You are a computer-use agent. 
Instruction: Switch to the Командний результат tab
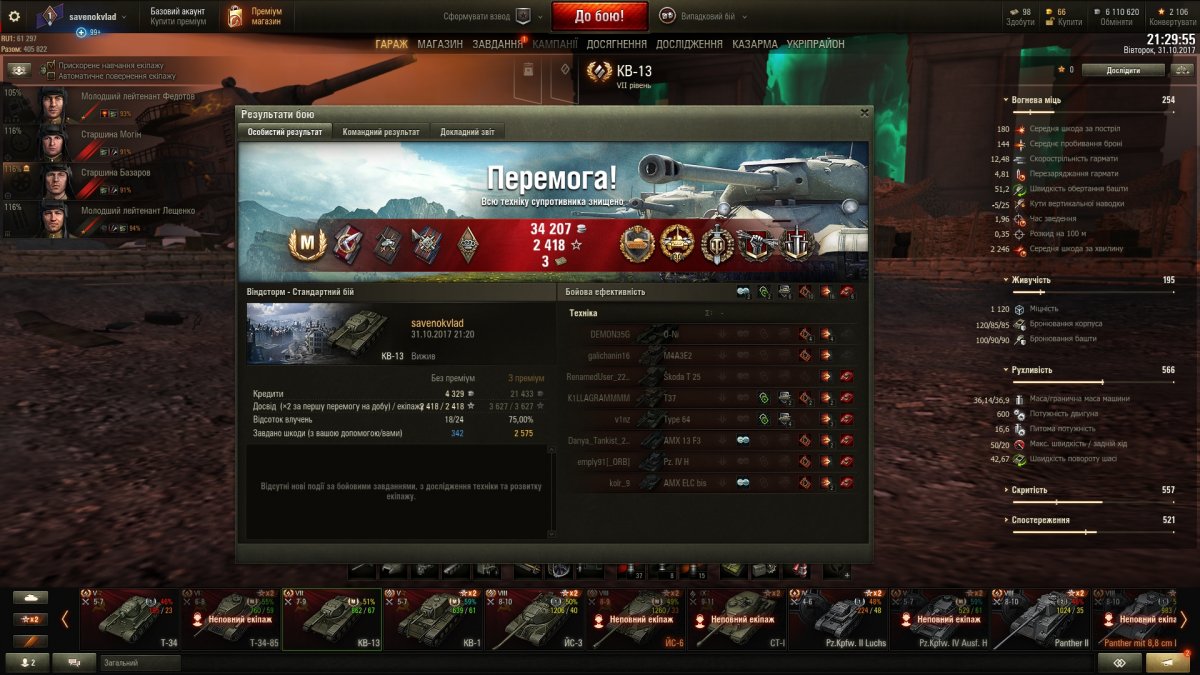381,132
